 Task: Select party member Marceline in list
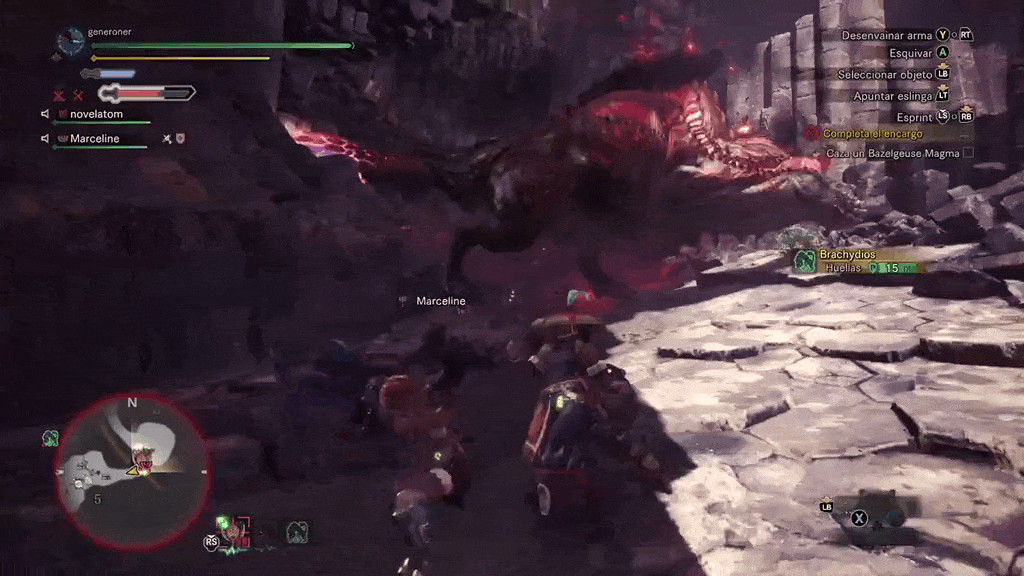(95, 138)
